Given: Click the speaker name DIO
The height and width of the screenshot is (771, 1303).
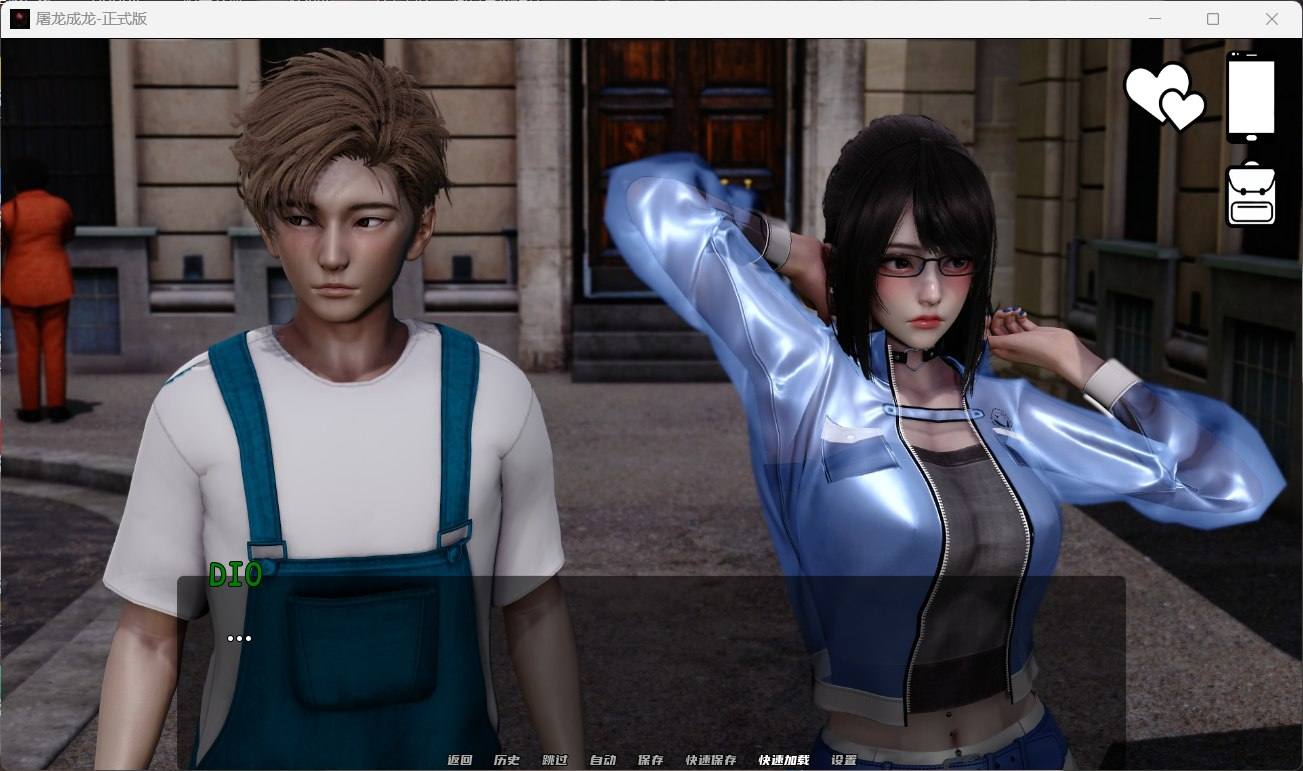Looking at the screenshot, I should tap(234, 575).
